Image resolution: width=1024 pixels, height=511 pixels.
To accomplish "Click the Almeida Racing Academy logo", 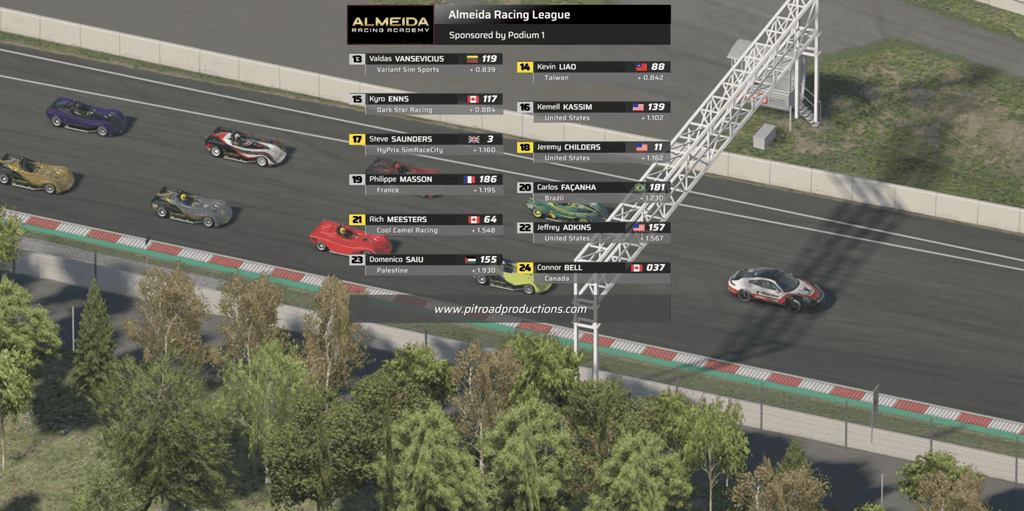I will click(x=390, y=24).
